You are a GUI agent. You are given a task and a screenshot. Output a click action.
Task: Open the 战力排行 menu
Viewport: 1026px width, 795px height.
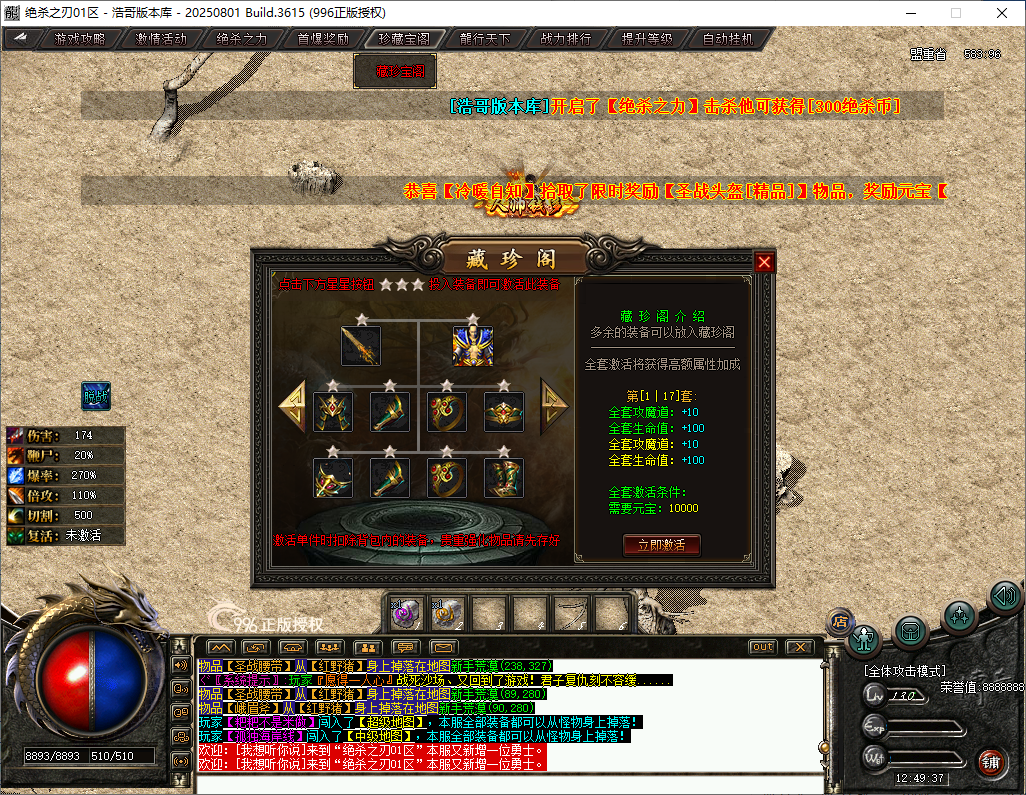(x=565, y=39)
